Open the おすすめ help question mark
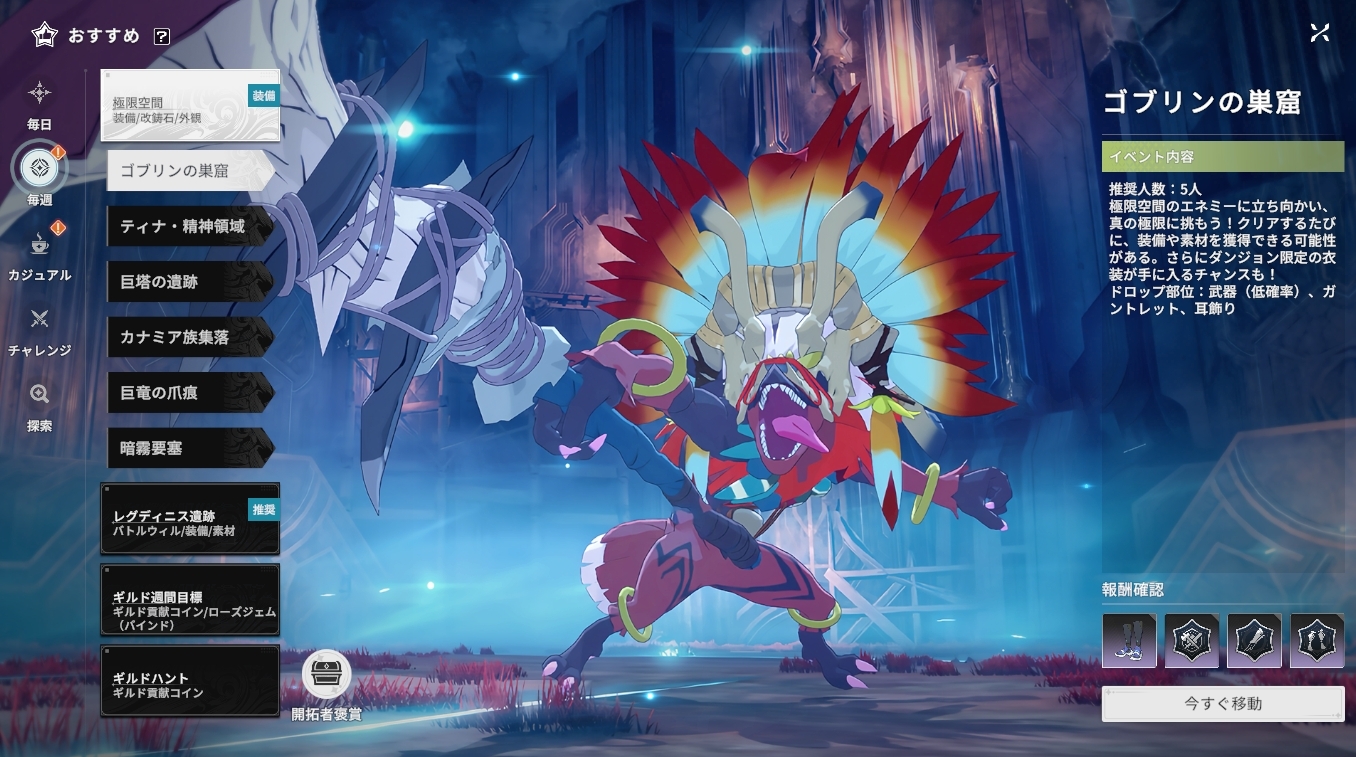Image resolution: width=1356 pixels, height=757 pixels. pos(162,36)
